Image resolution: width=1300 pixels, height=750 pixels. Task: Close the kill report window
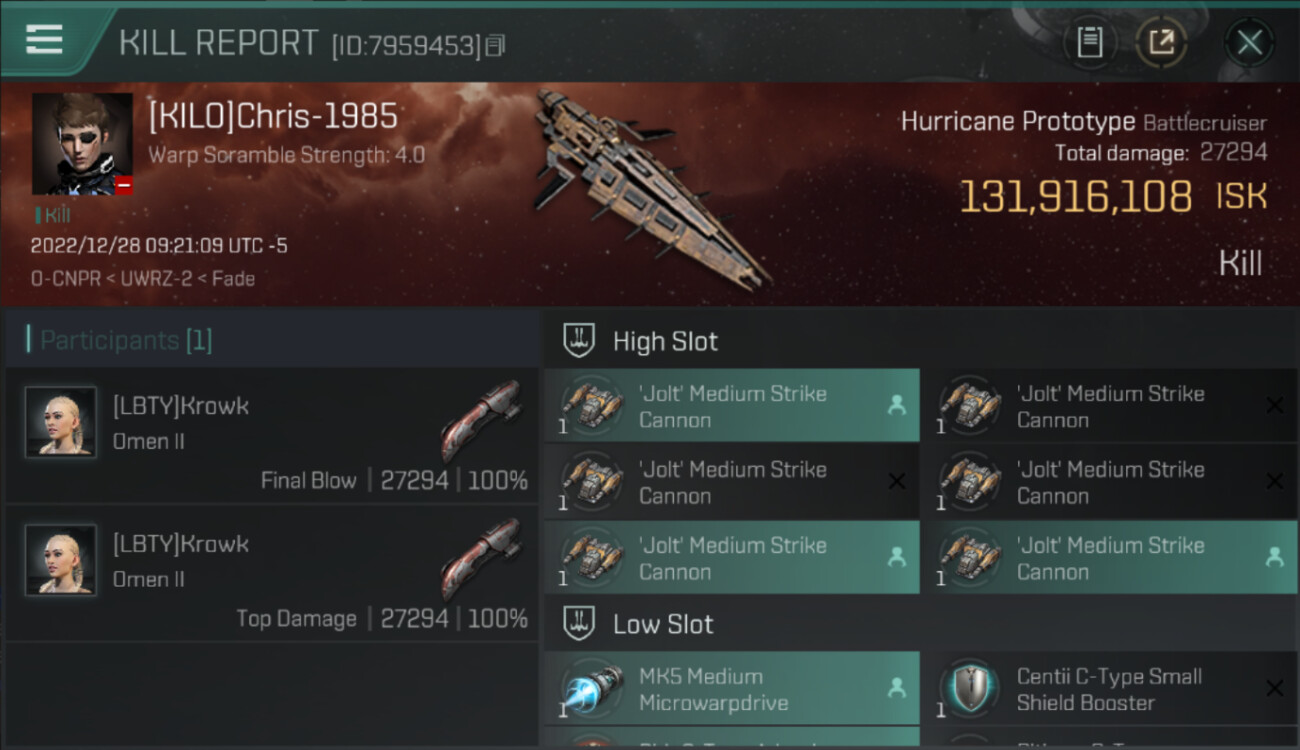click(x=1249, y=42)
